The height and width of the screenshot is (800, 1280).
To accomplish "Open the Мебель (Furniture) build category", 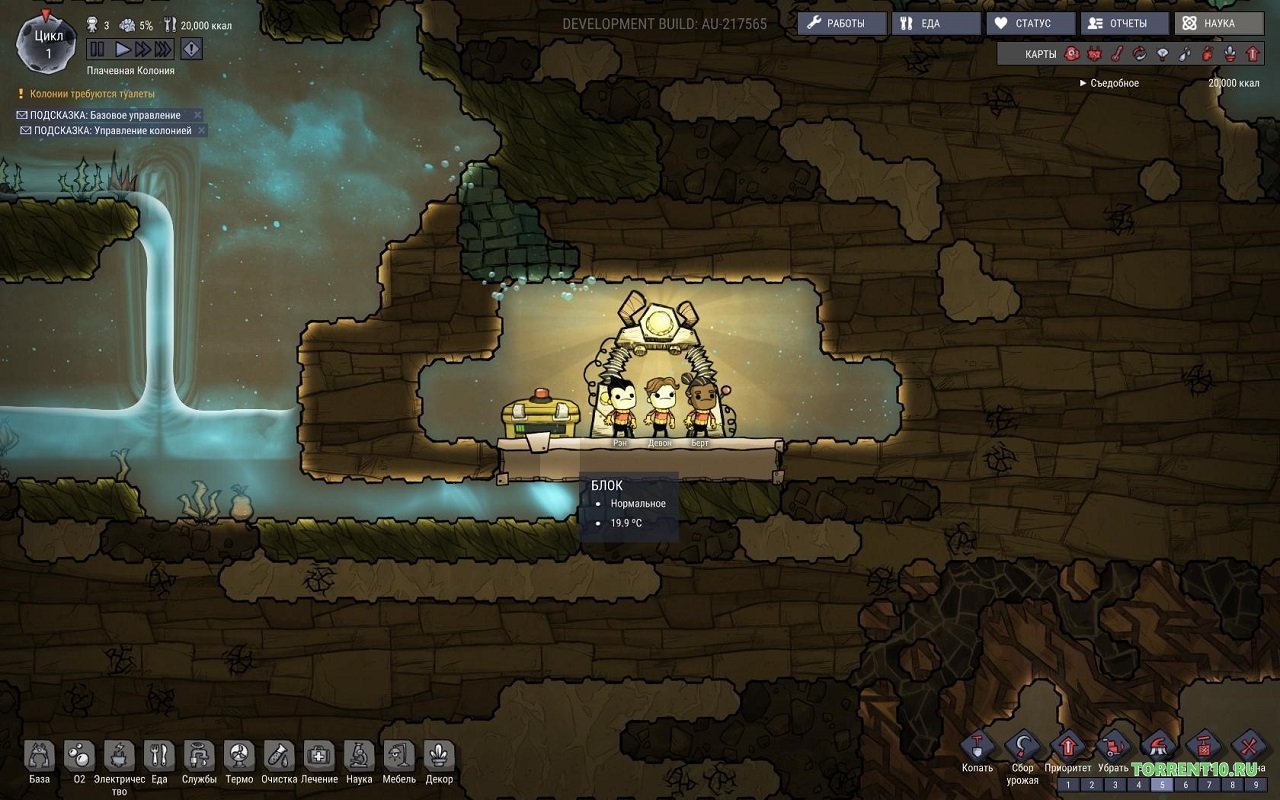I will tap(399, 757).
